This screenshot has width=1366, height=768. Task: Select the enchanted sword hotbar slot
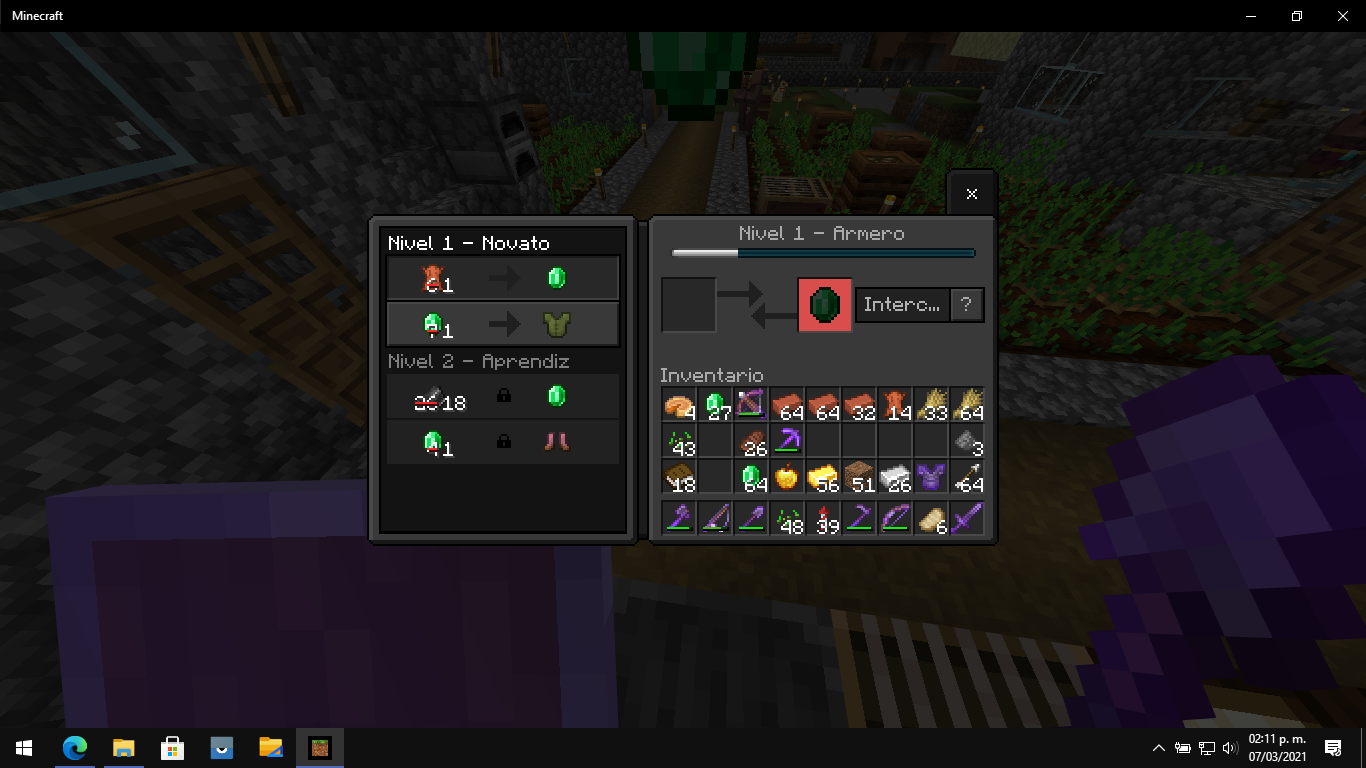click(x=967, y=519)
